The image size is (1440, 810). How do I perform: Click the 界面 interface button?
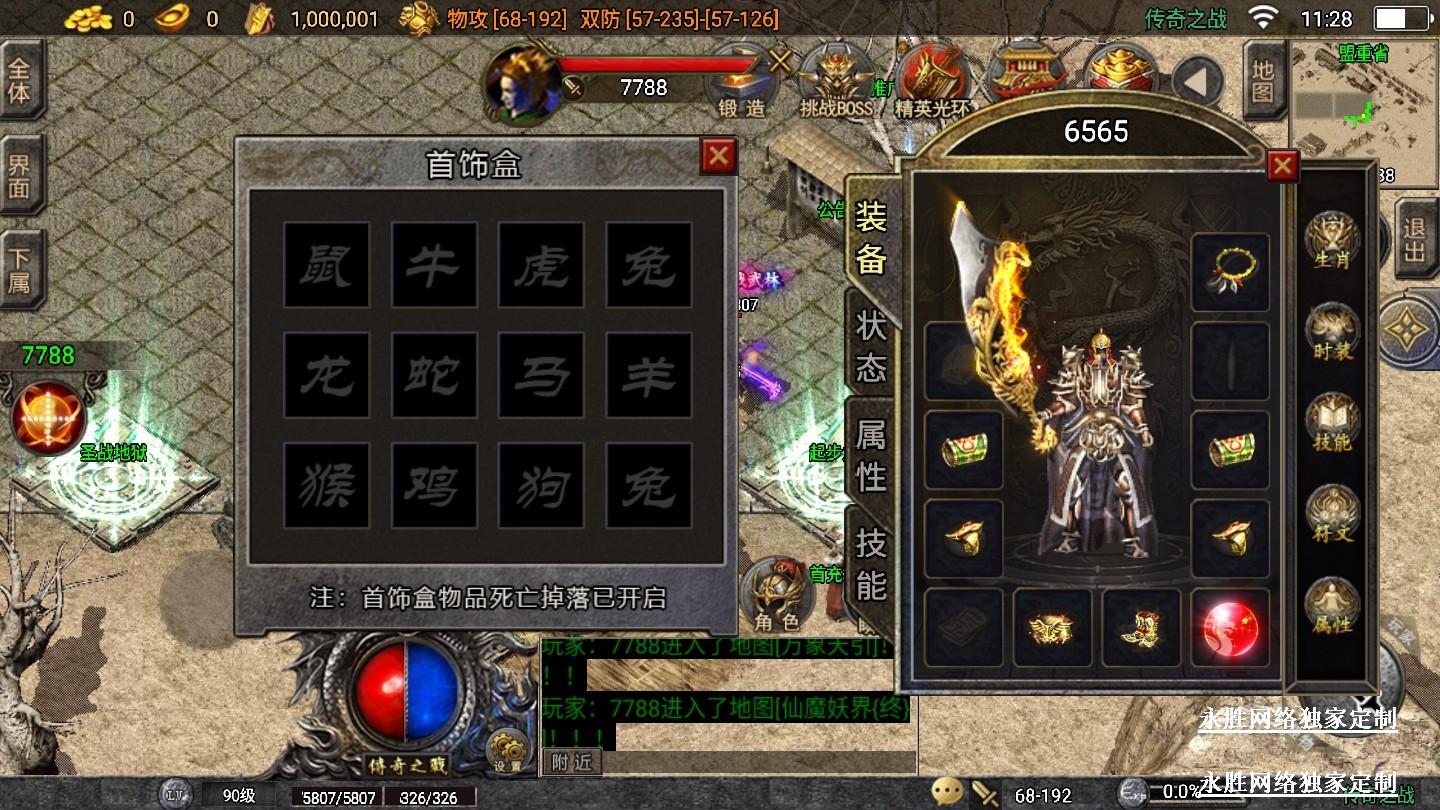point(20,176)
